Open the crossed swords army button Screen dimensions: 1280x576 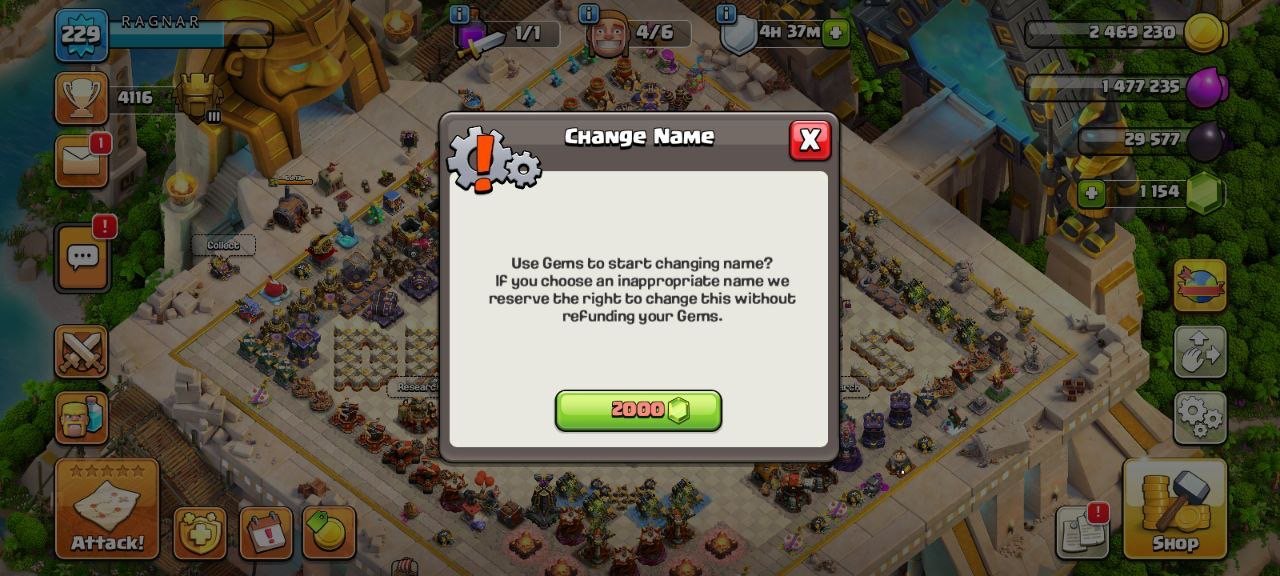[81, 353]
